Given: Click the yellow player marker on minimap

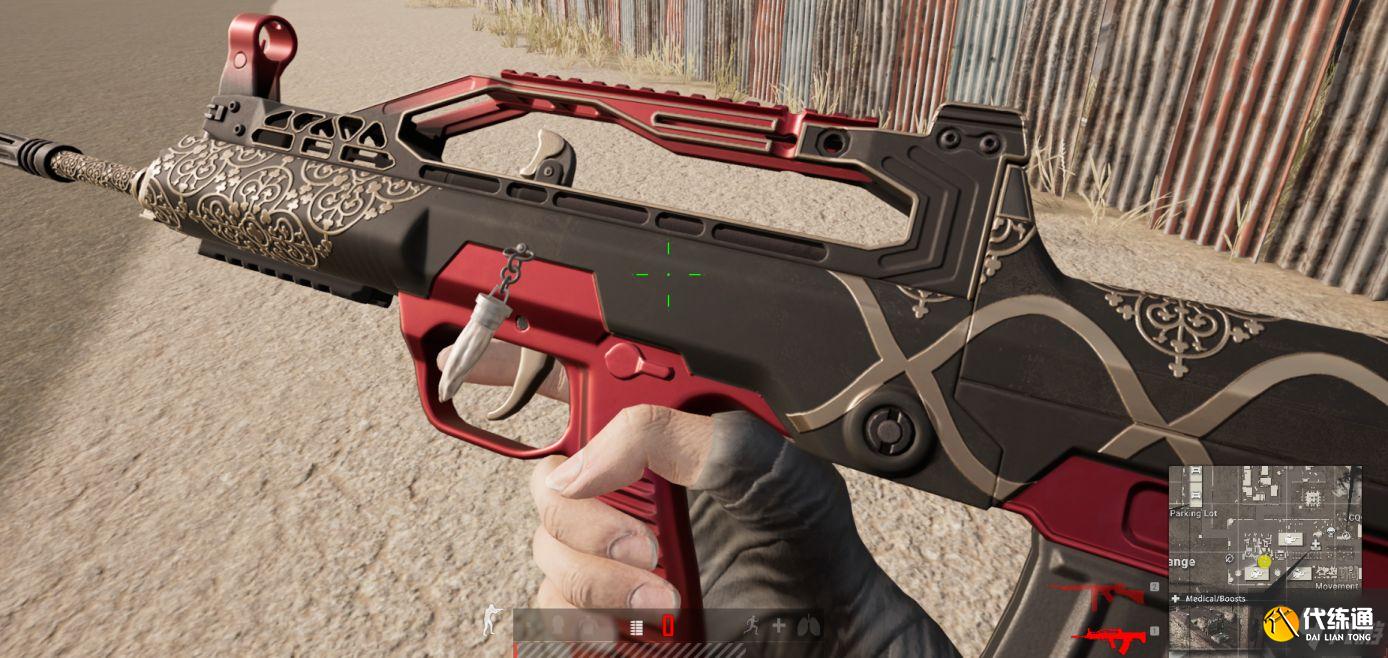Looking at the screenshot, I should (x=1264, y=561).
